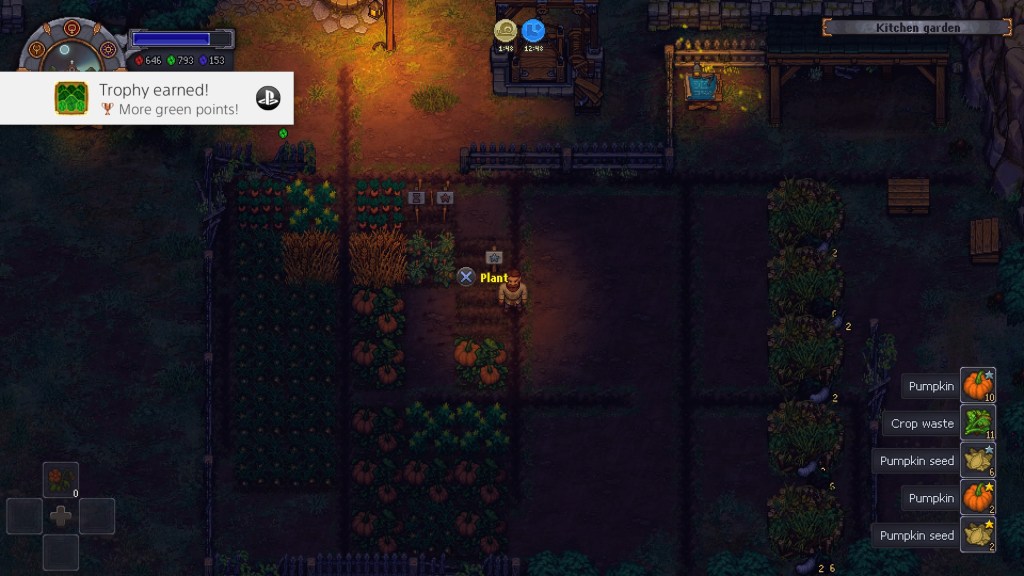Select the silver-star Pumpkin pickup with count 10
The image size is (1024, 576).
(x=978, y=386)
